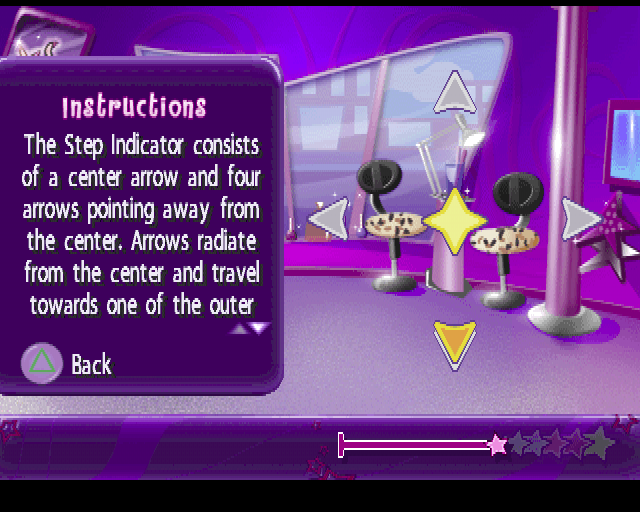Click the dim scroll-up arrow under the instructions
The height and width of the screenshot is (512, 640).
[x=240, y=327]
